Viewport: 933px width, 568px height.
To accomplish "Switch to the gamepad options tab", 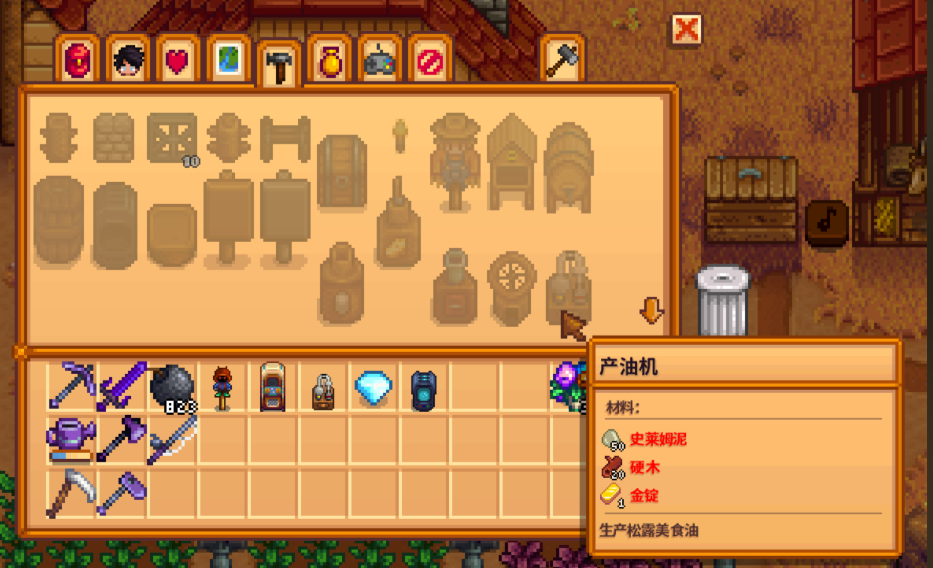I will 380,61.
